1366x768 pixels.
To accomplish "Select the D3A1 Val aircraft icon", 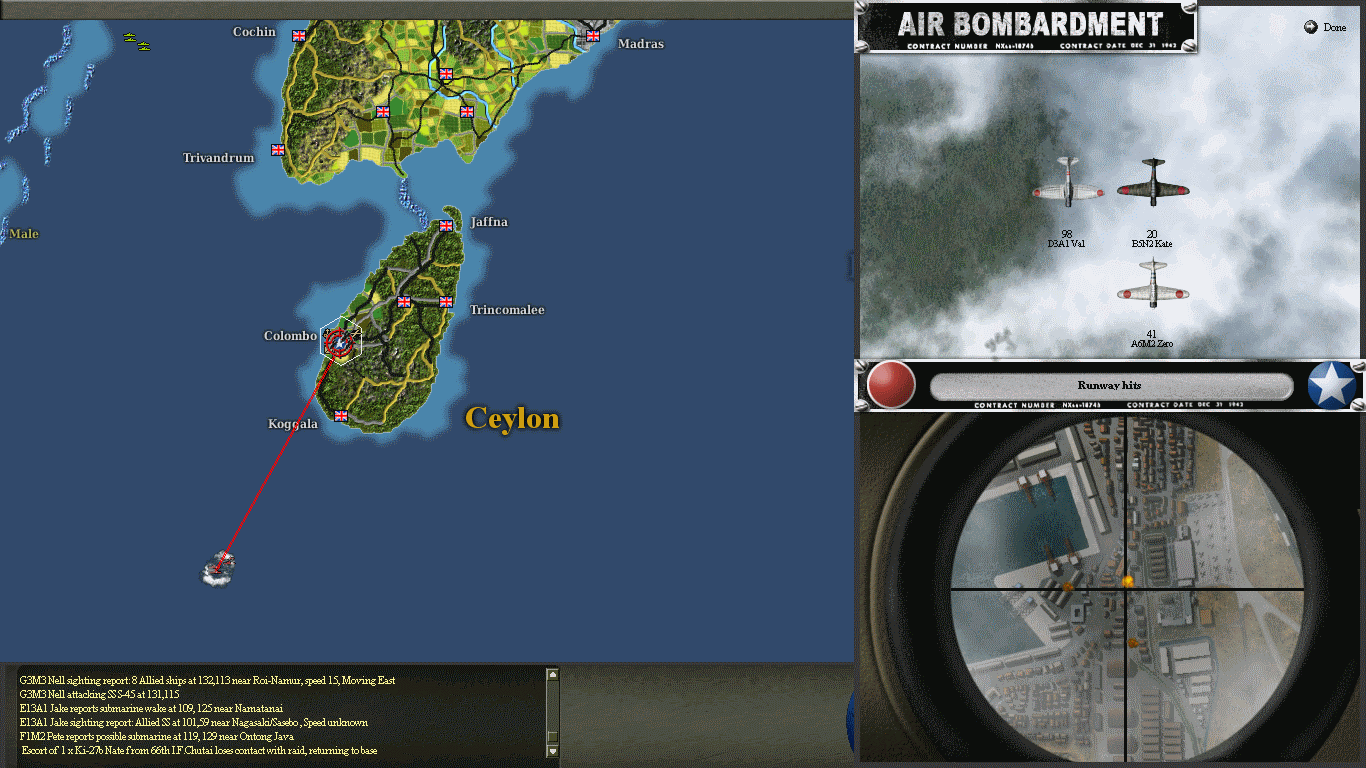I will click(x=1065, y=190).
